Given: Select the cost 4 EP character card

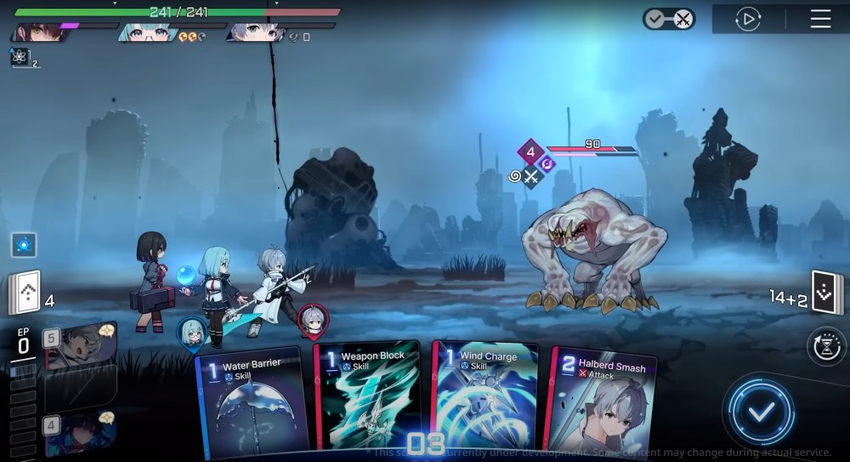Looking at the screenshot, I should [80, 432].
